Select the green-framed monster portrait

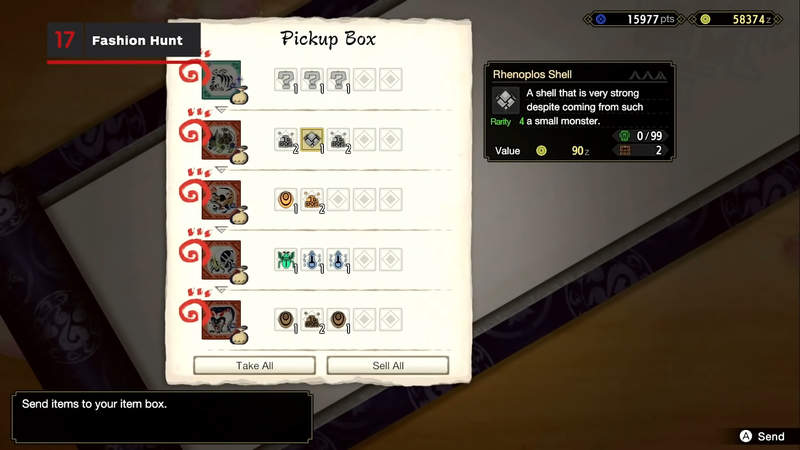220,80
